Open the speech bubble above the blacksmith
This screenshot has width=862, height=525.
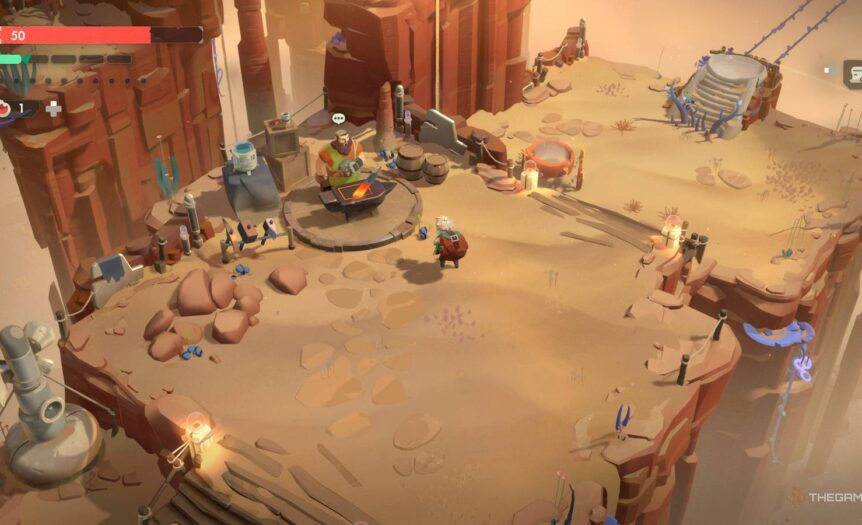click(339, 119)
